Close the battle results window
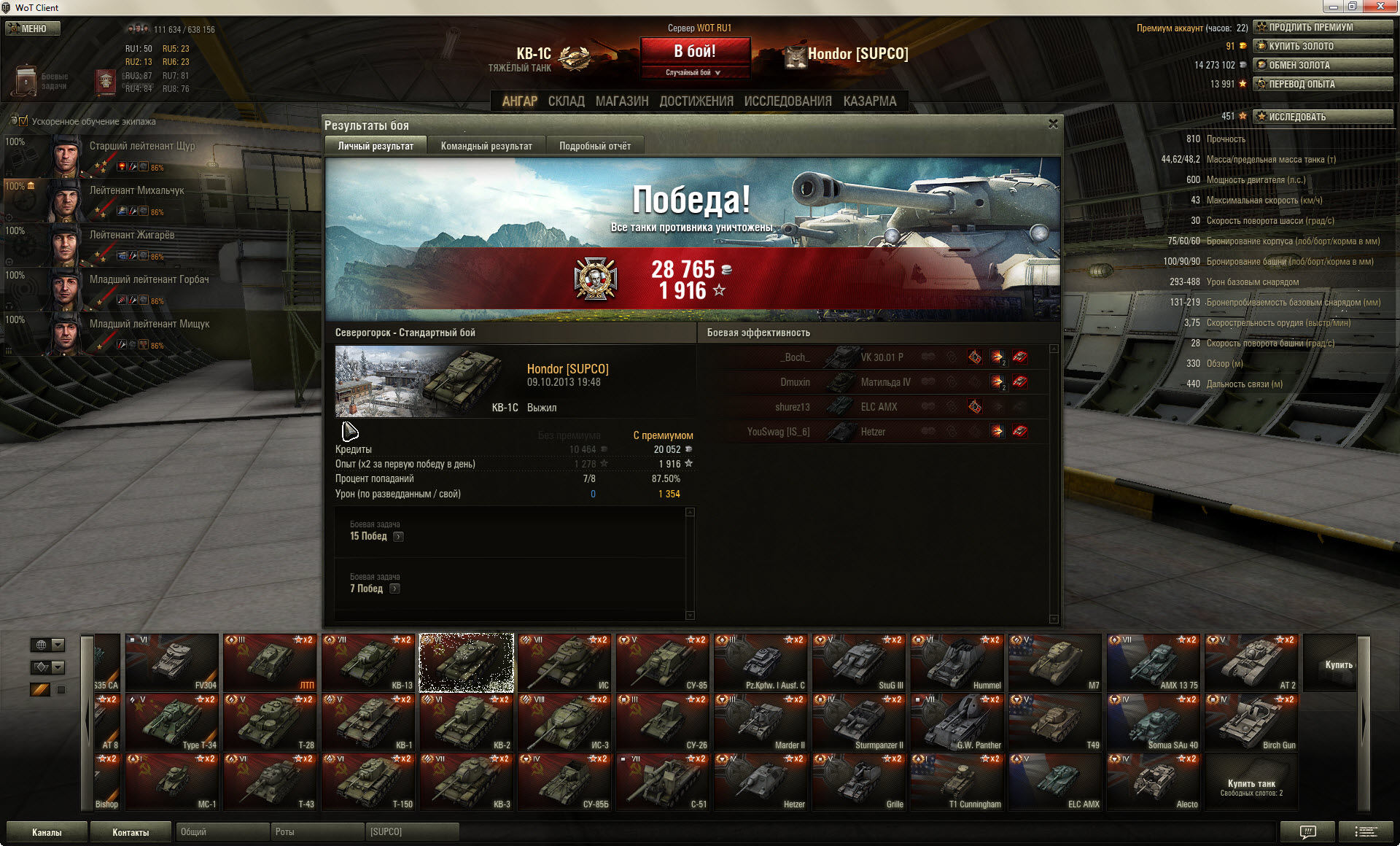This screenshot has height=846, width=1400. tap(1053, 124)
